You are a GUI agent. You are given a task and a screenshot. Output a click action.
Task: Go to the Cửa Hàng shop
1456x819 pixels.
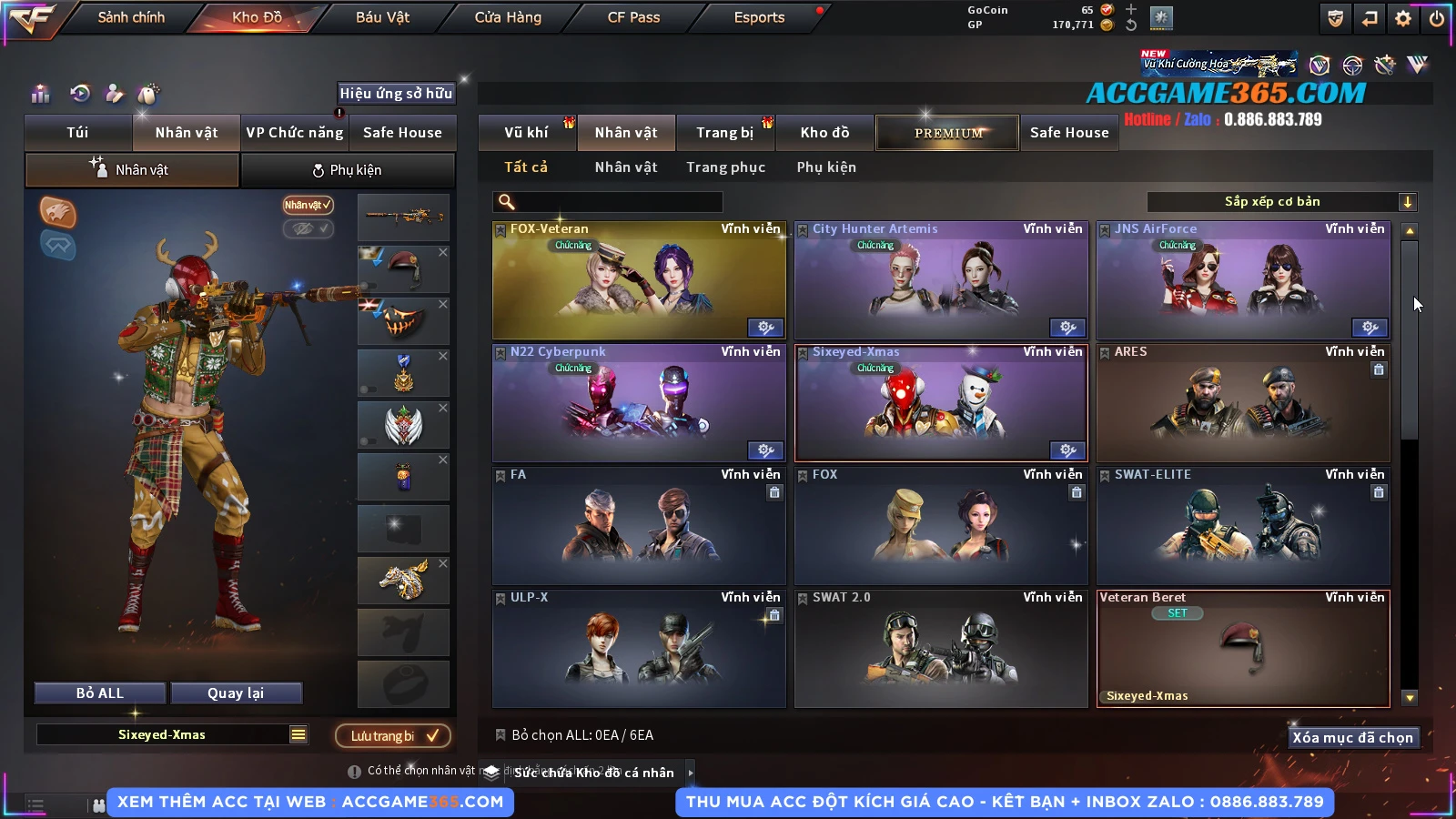(x=508, y=17)
